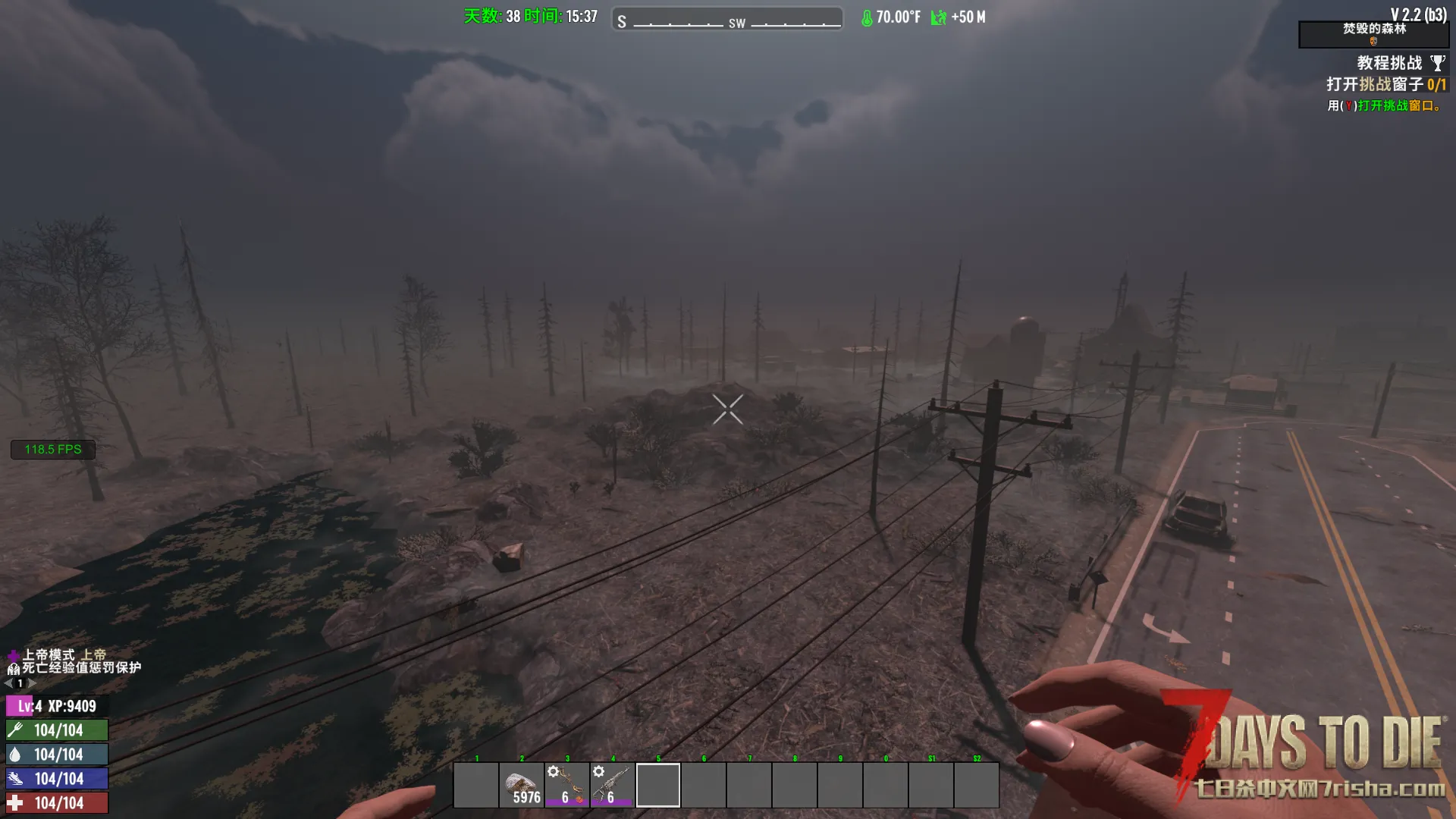Screen dimensions: 1456x819
Task: Open the tutorial challenge trophy icon
Action: pos(1437,63)
